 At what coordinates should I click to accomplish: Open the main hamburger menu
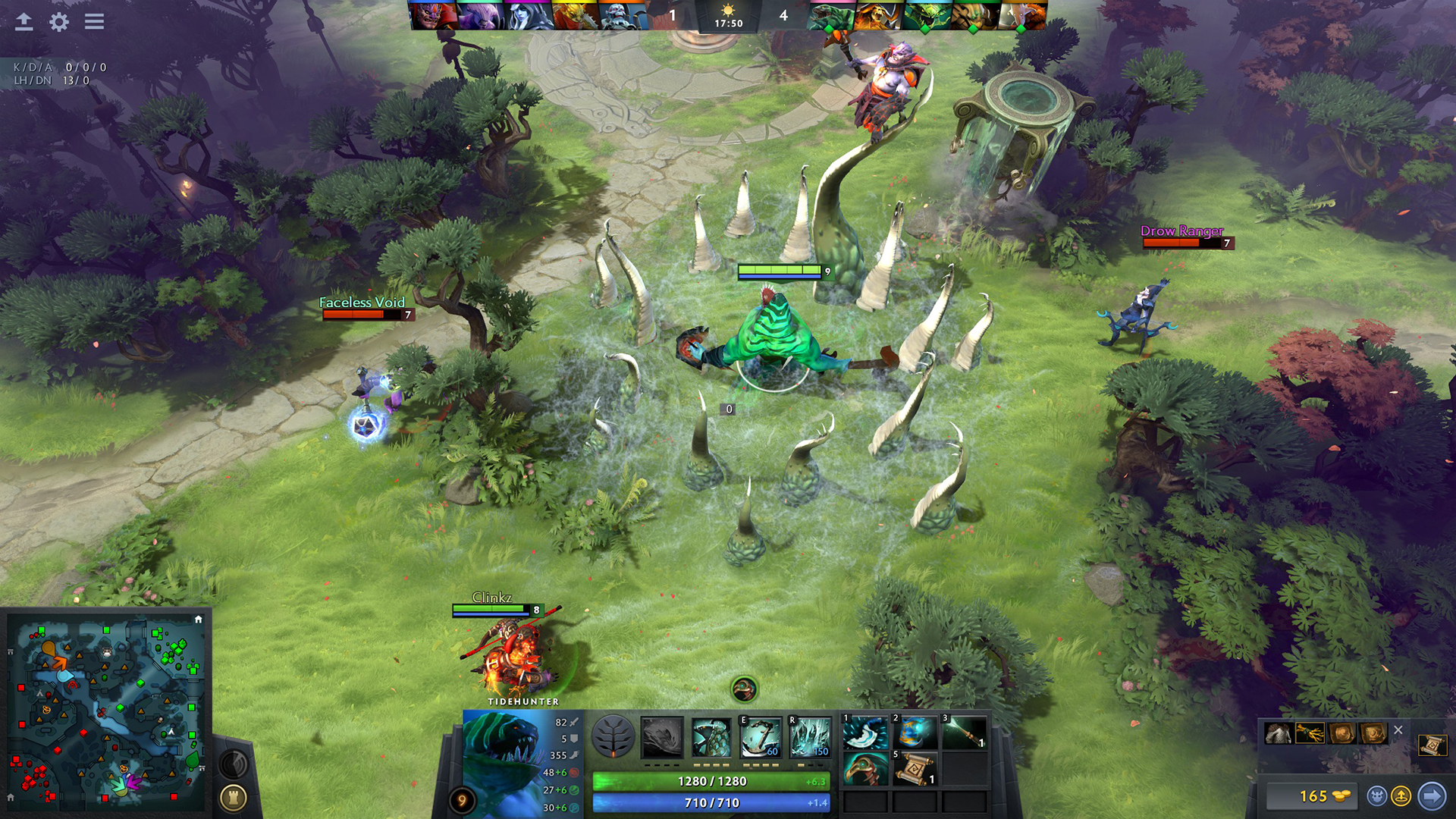94,21
